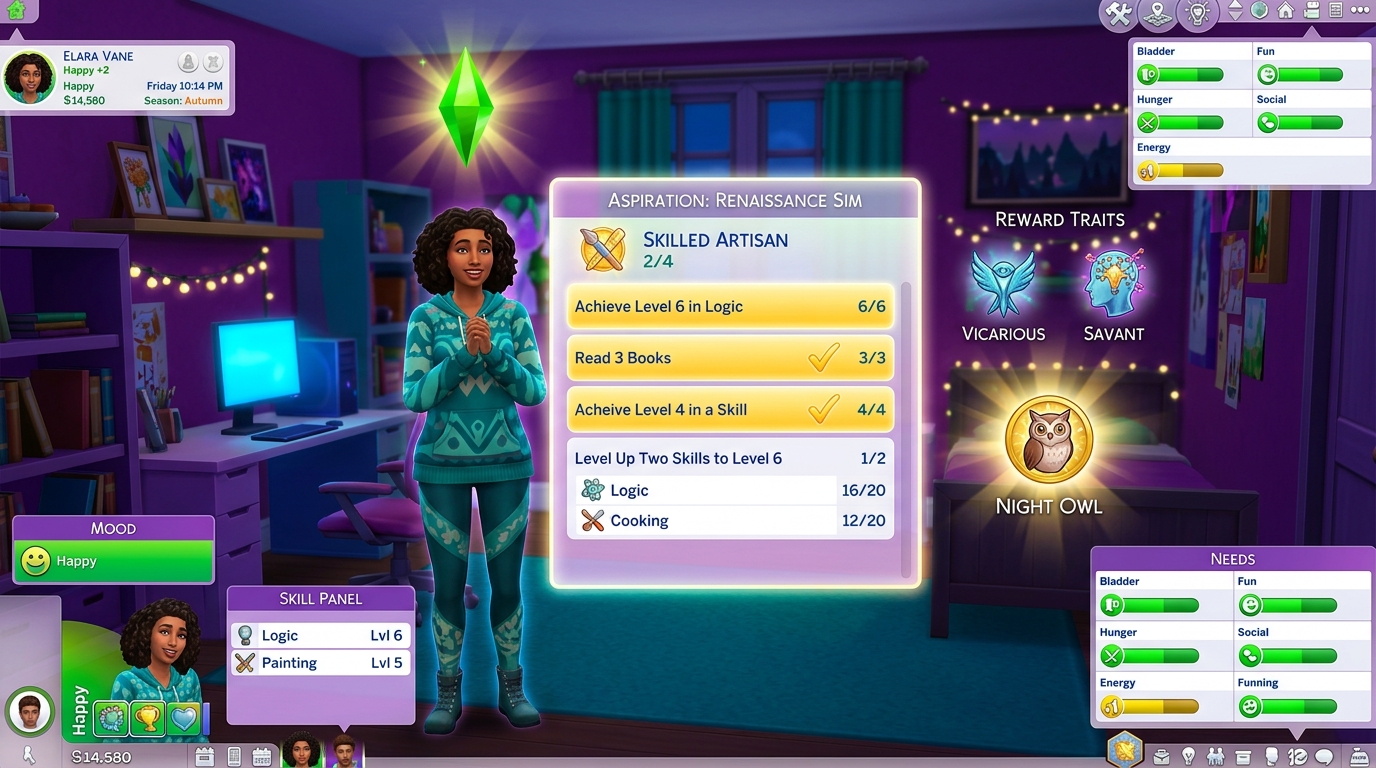Select the map location icon in the top bar
The height and width of the screenshot is (768, 1376).
coord(1158,14)
